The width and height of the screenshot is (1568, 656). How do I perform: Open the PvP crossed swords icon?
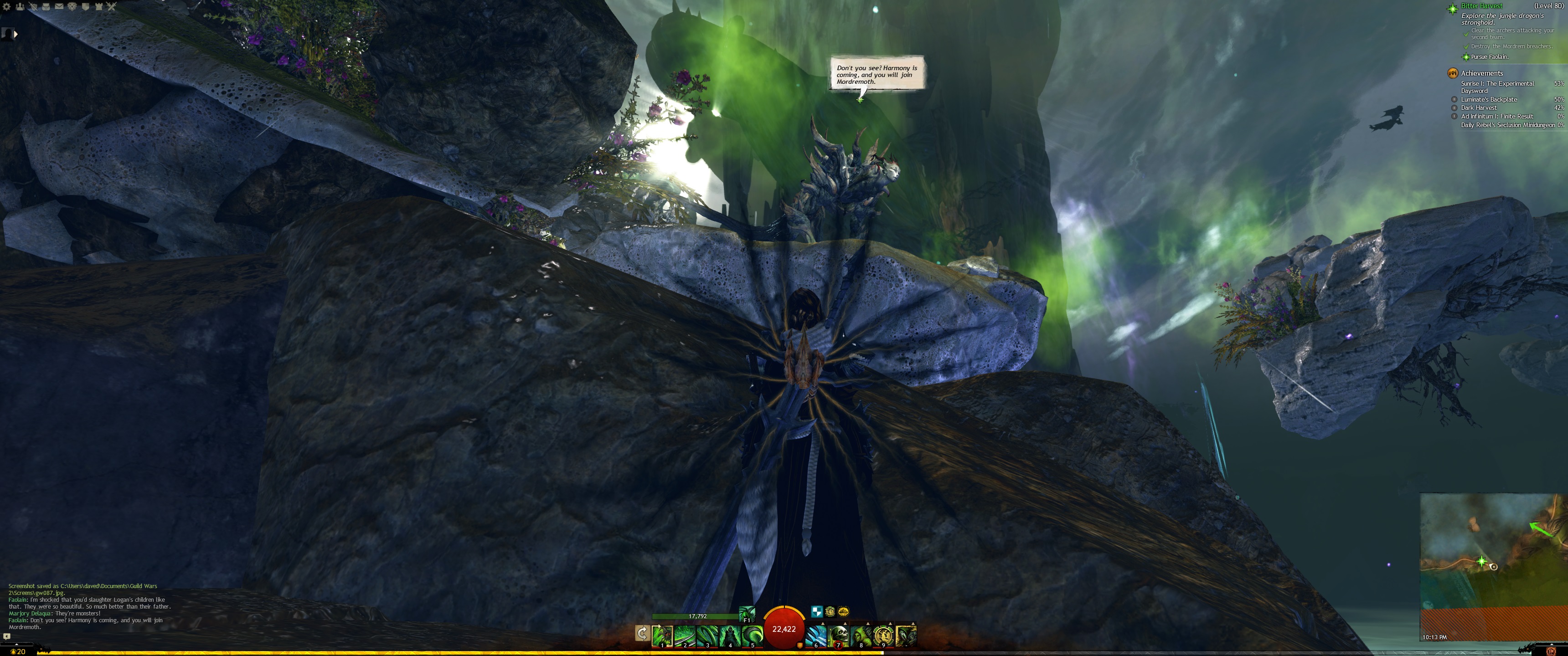111,7
